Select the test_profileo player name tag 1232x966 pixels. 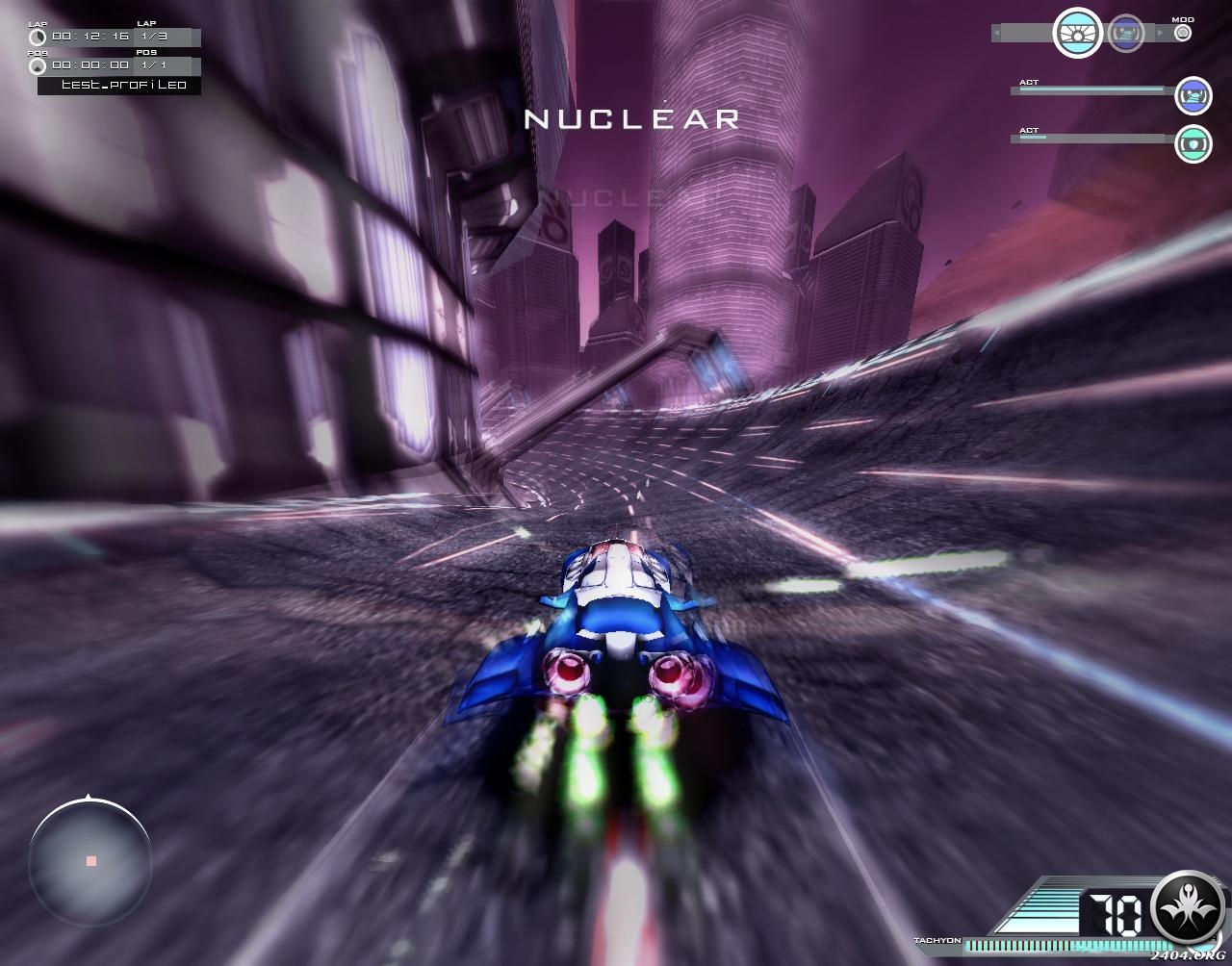(x=119, y=86)
